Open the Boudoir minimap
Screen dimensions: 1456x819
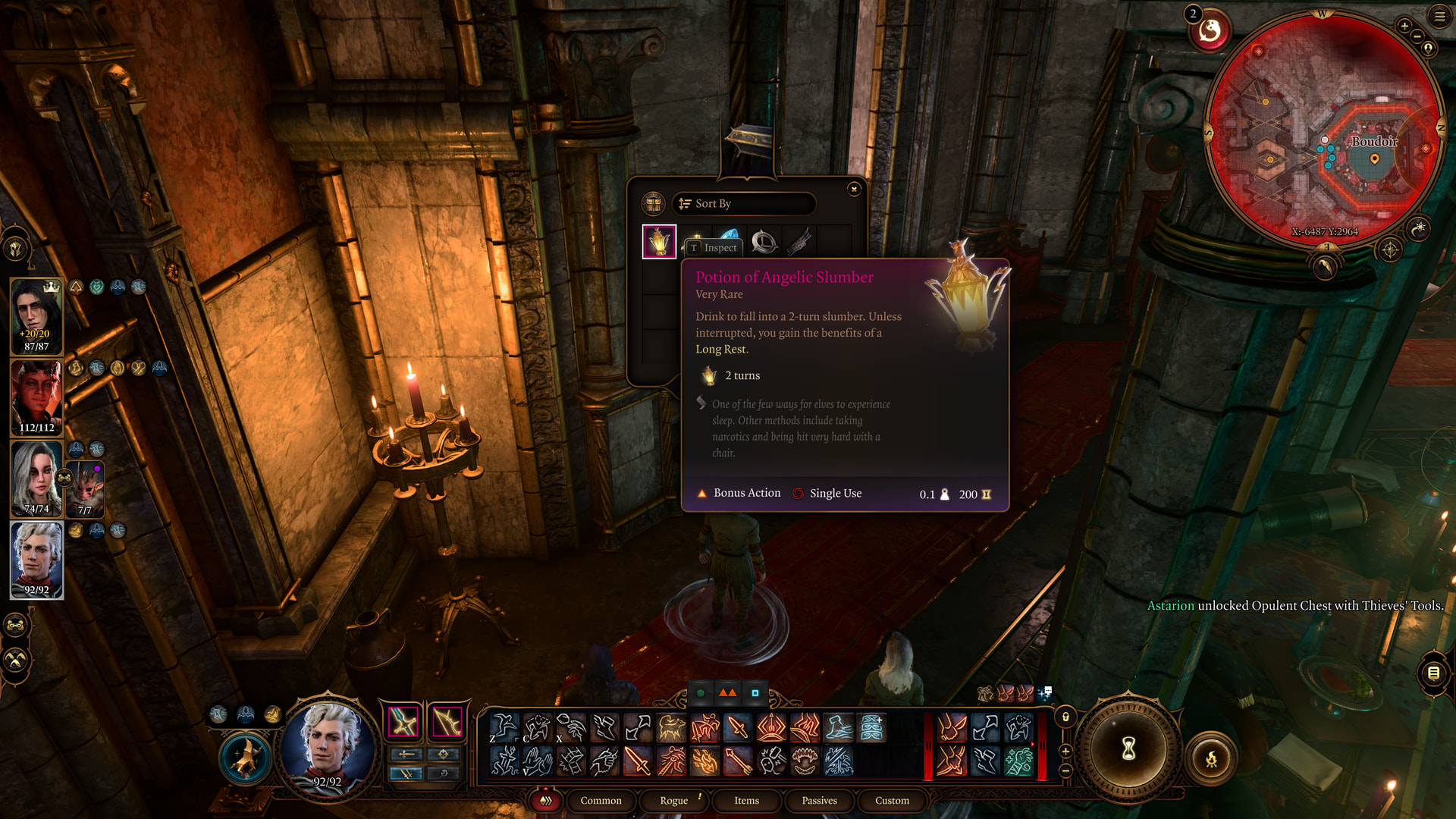click(1323, 129)
